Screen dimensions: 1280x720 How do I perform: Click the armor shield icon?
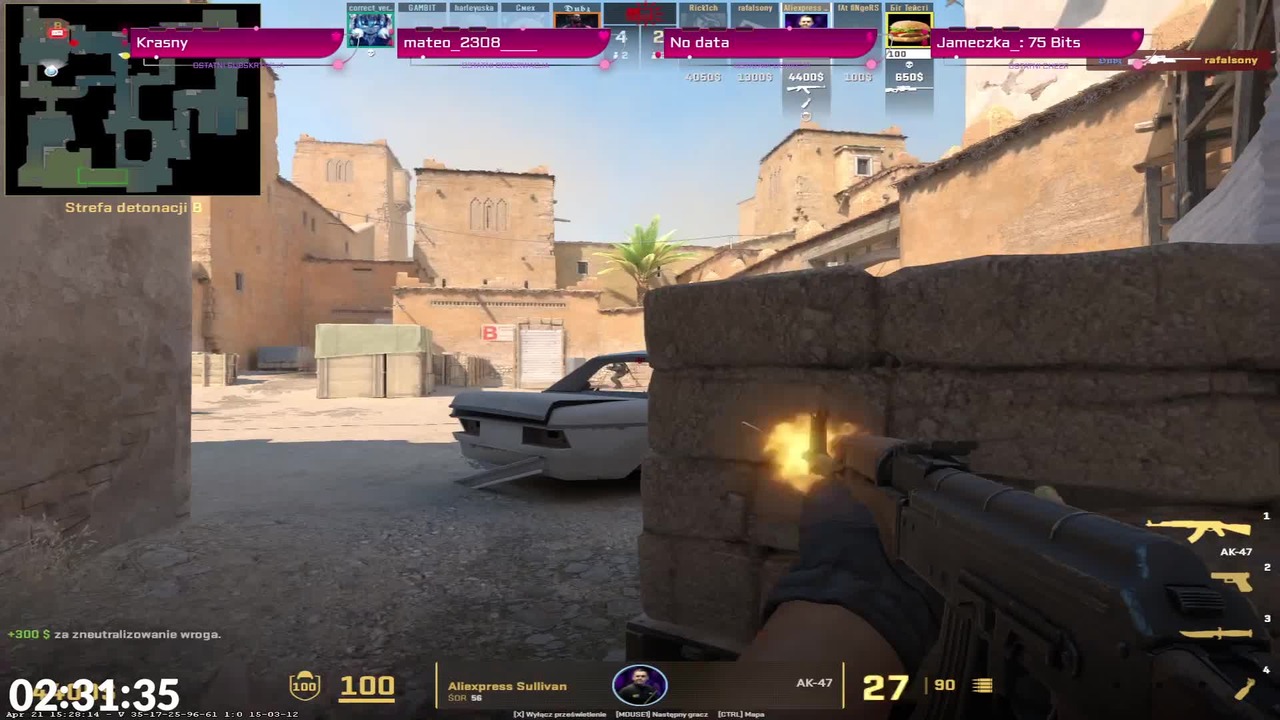tap(304, 685)
